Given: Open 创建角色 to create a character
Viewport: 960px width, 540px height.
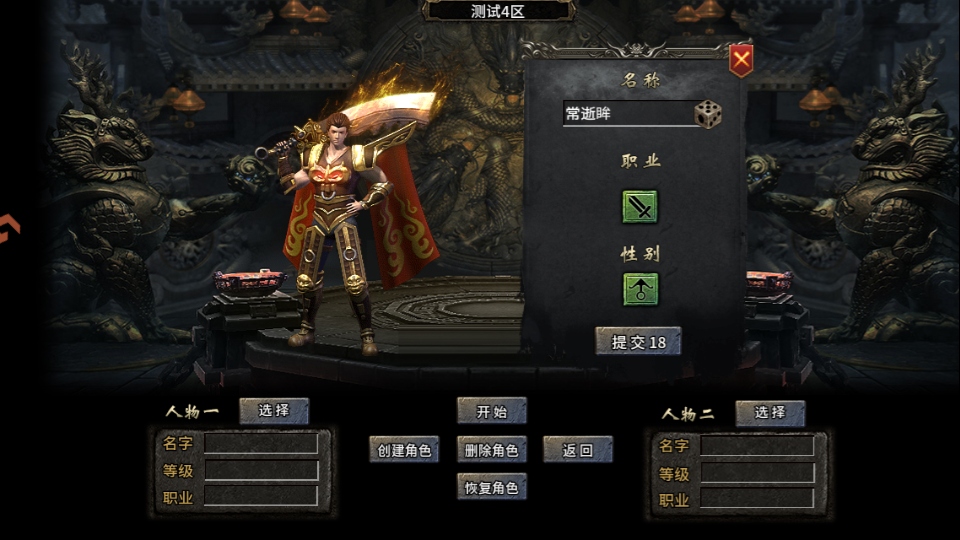Looking at the screenshot, I should click(404, 450).
